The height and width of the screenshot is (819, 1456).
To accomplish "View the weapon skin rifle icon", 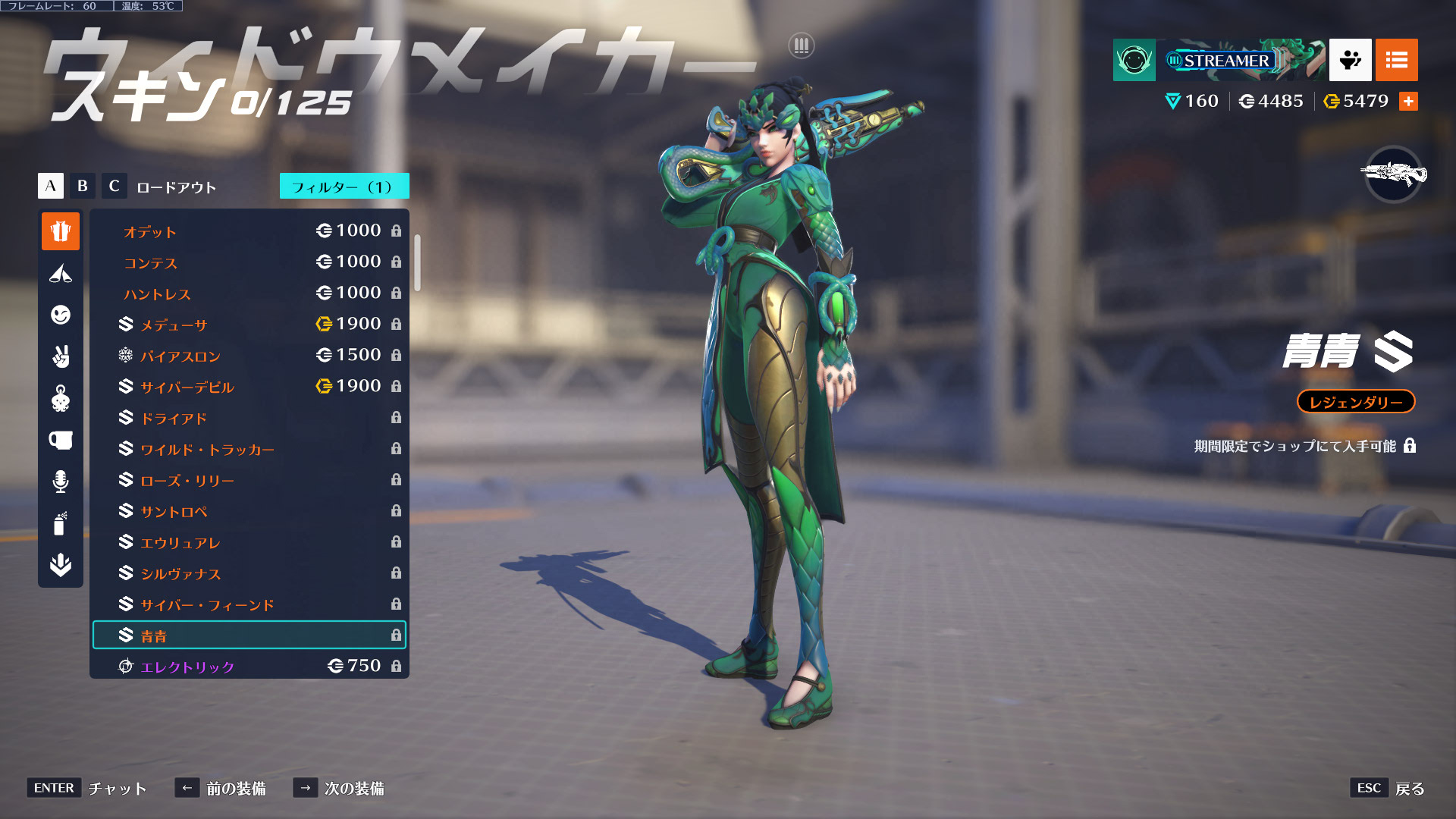I will point(1393,174).
